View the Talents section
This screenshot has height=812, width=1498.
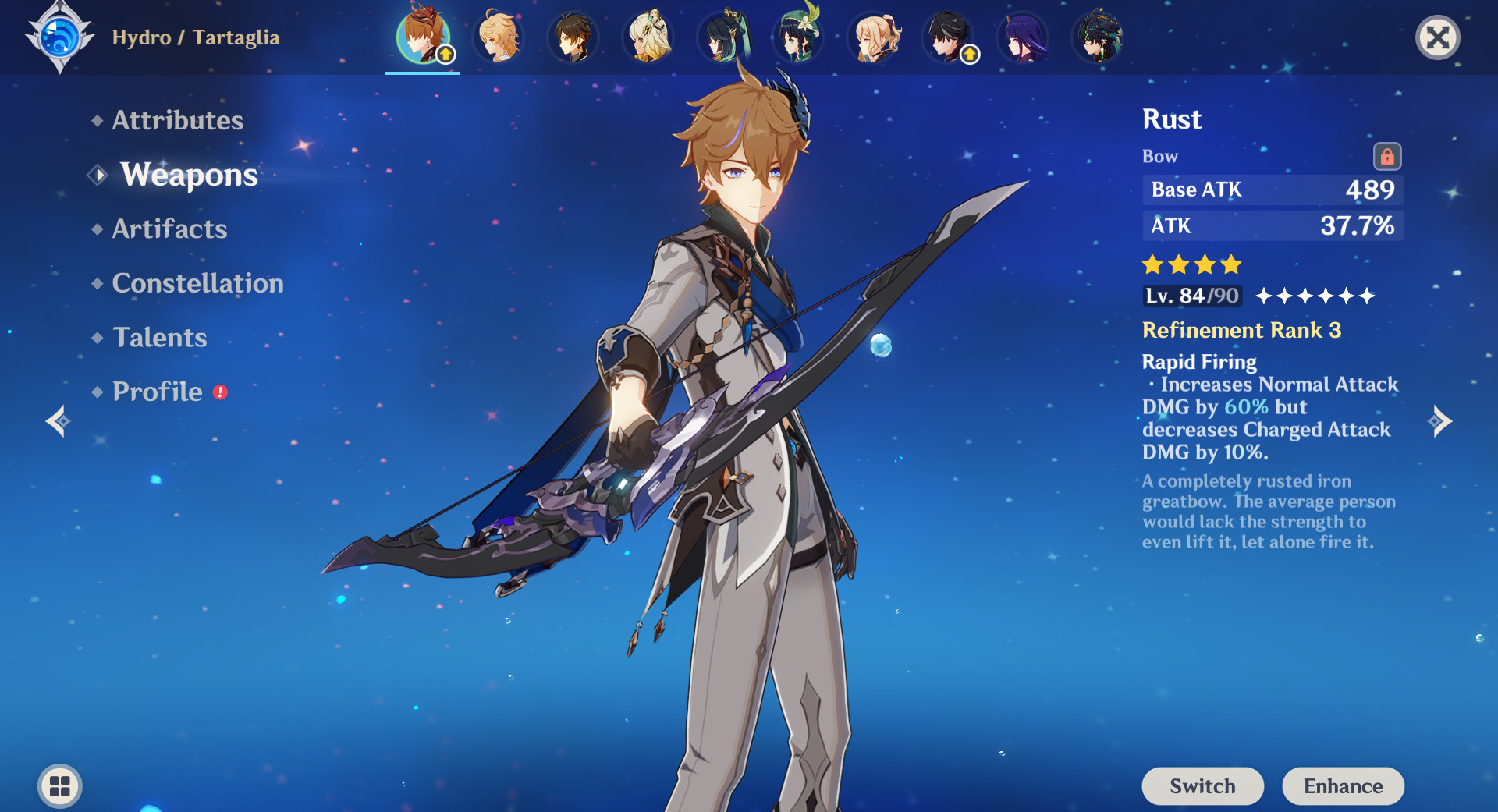[x=159, y=337]
